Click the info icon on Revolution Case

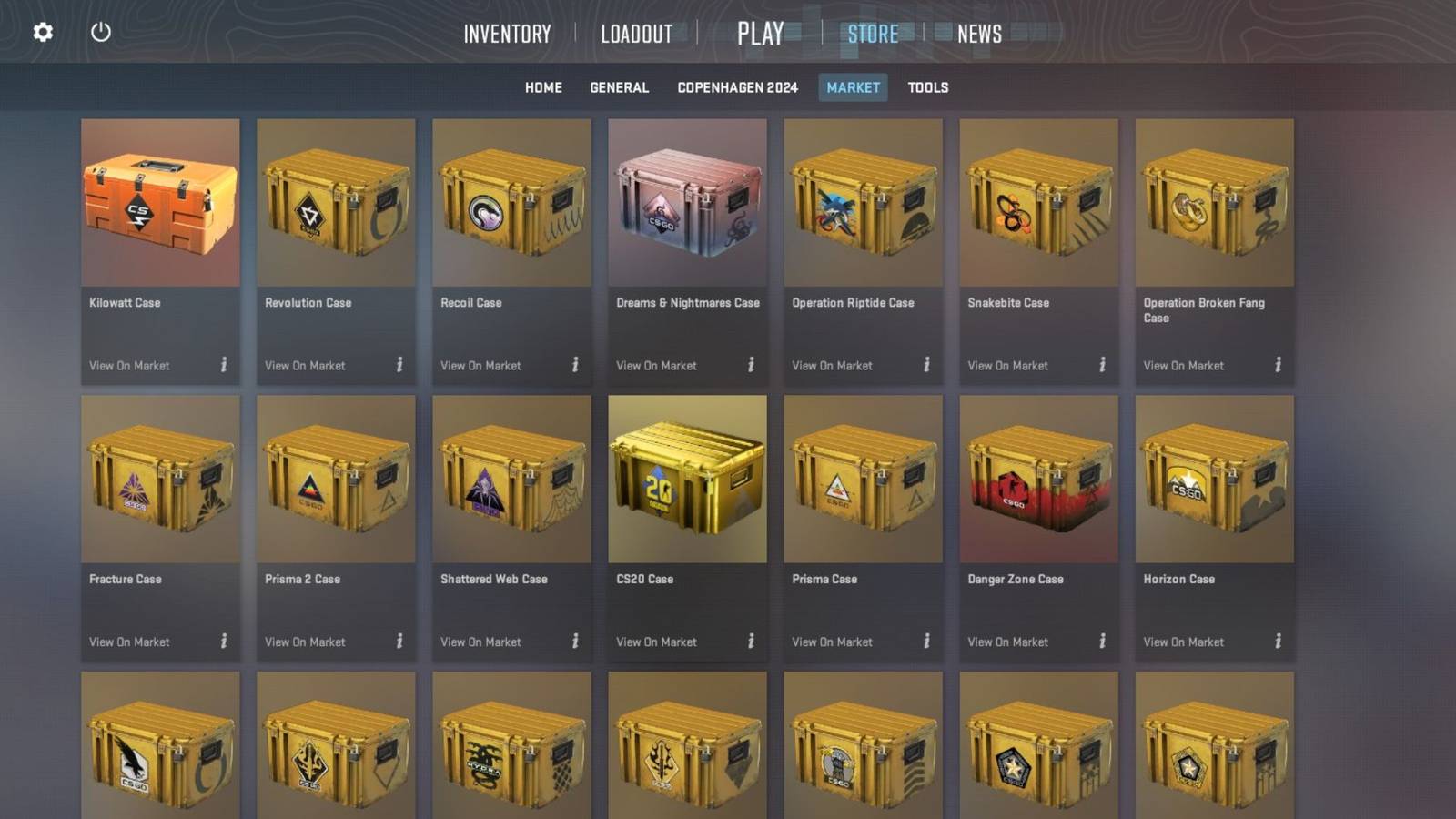(x=400, y=365)
